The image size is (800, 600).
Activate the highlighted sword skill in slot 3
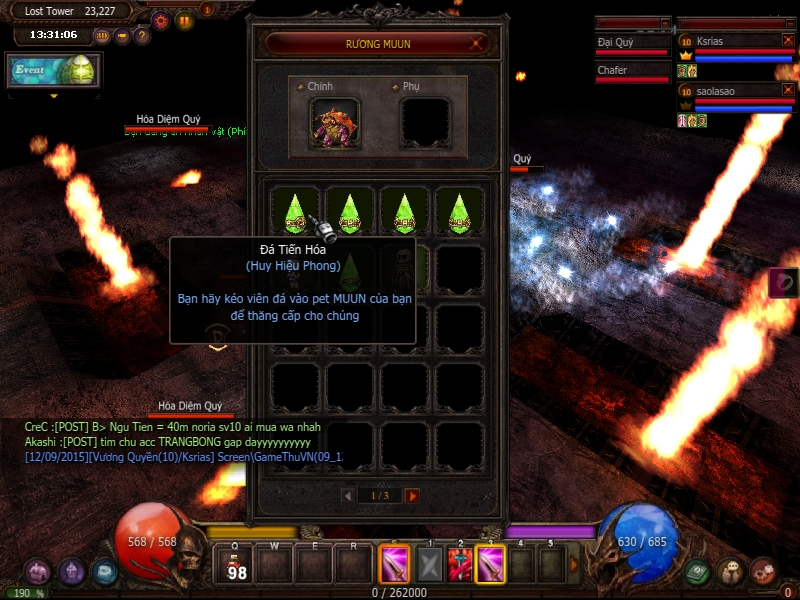491,564
